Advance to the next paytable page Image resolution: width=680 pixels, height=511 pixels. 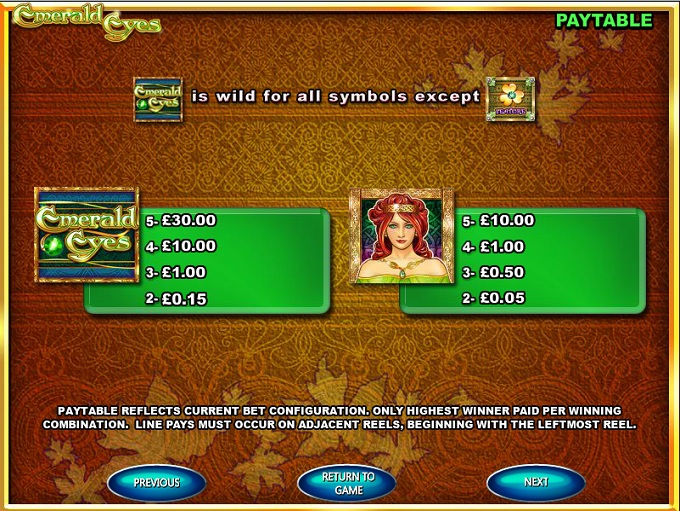[x=535, y=482]
